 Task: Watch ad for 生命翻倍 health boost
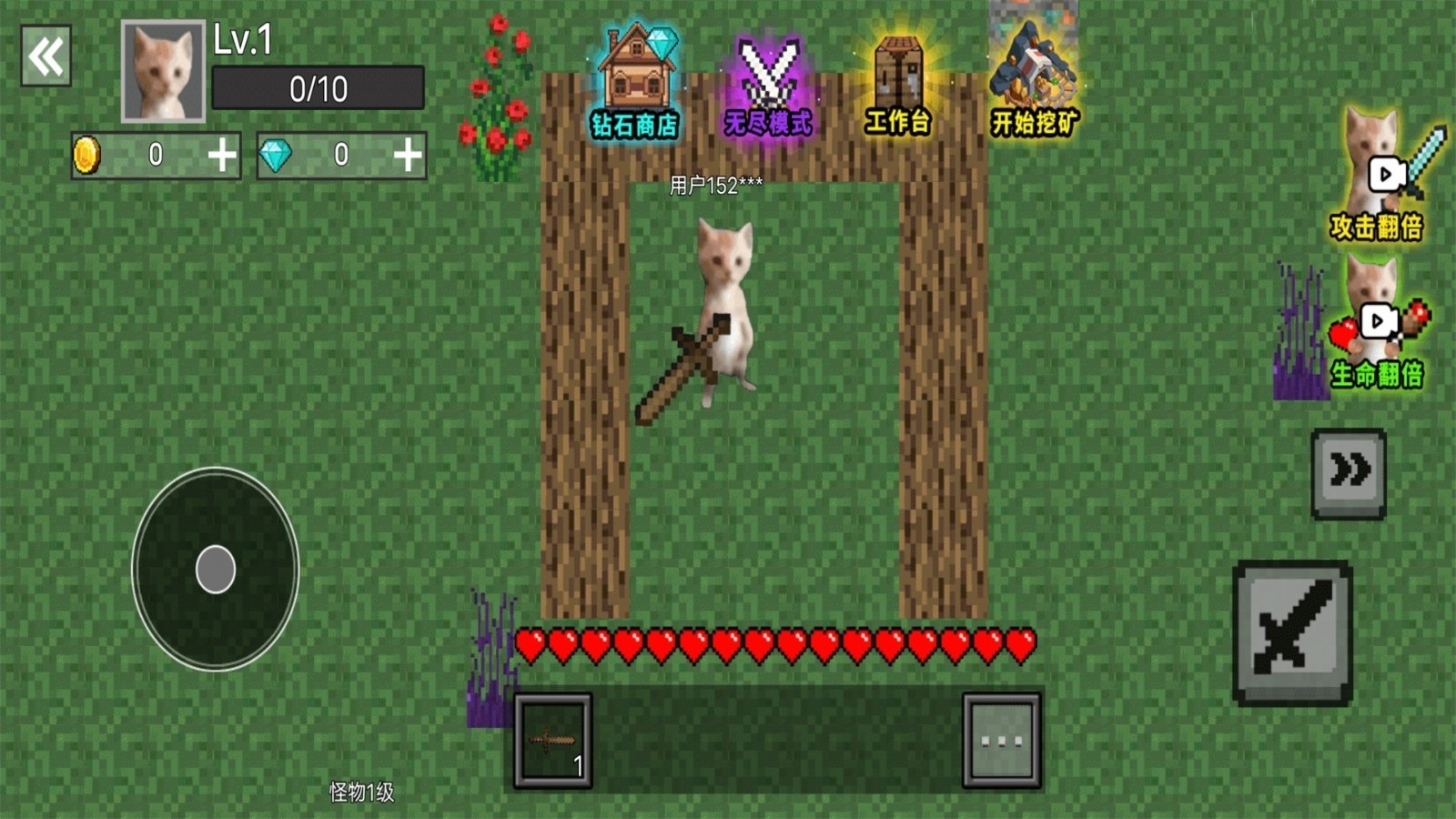[1379, 326]
